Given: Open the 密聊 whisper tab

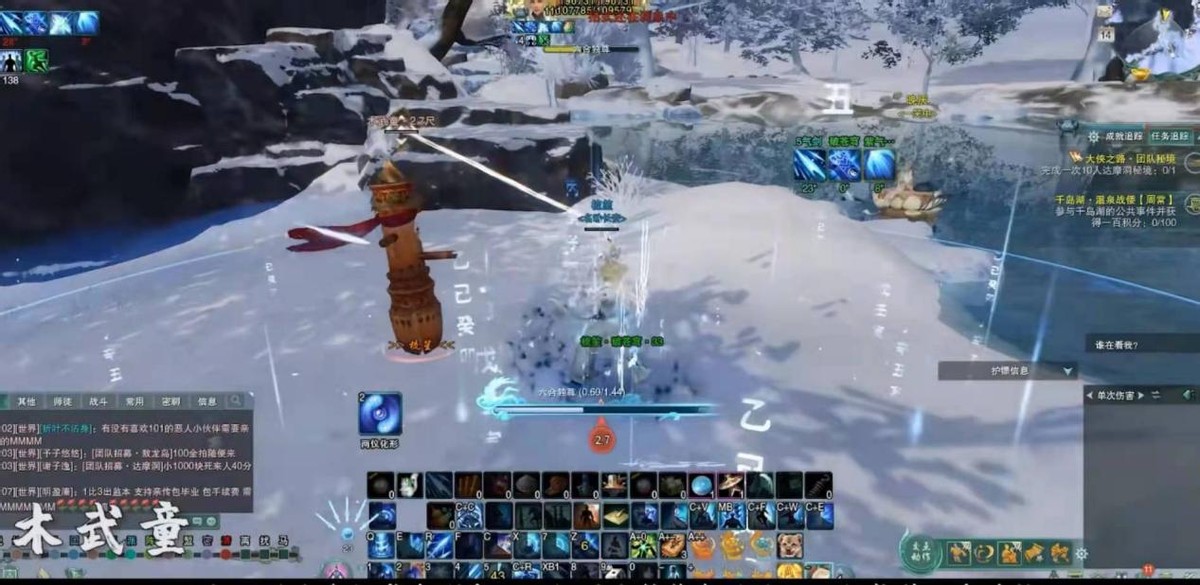Looking at the screenshot, I should pos(171,401).
